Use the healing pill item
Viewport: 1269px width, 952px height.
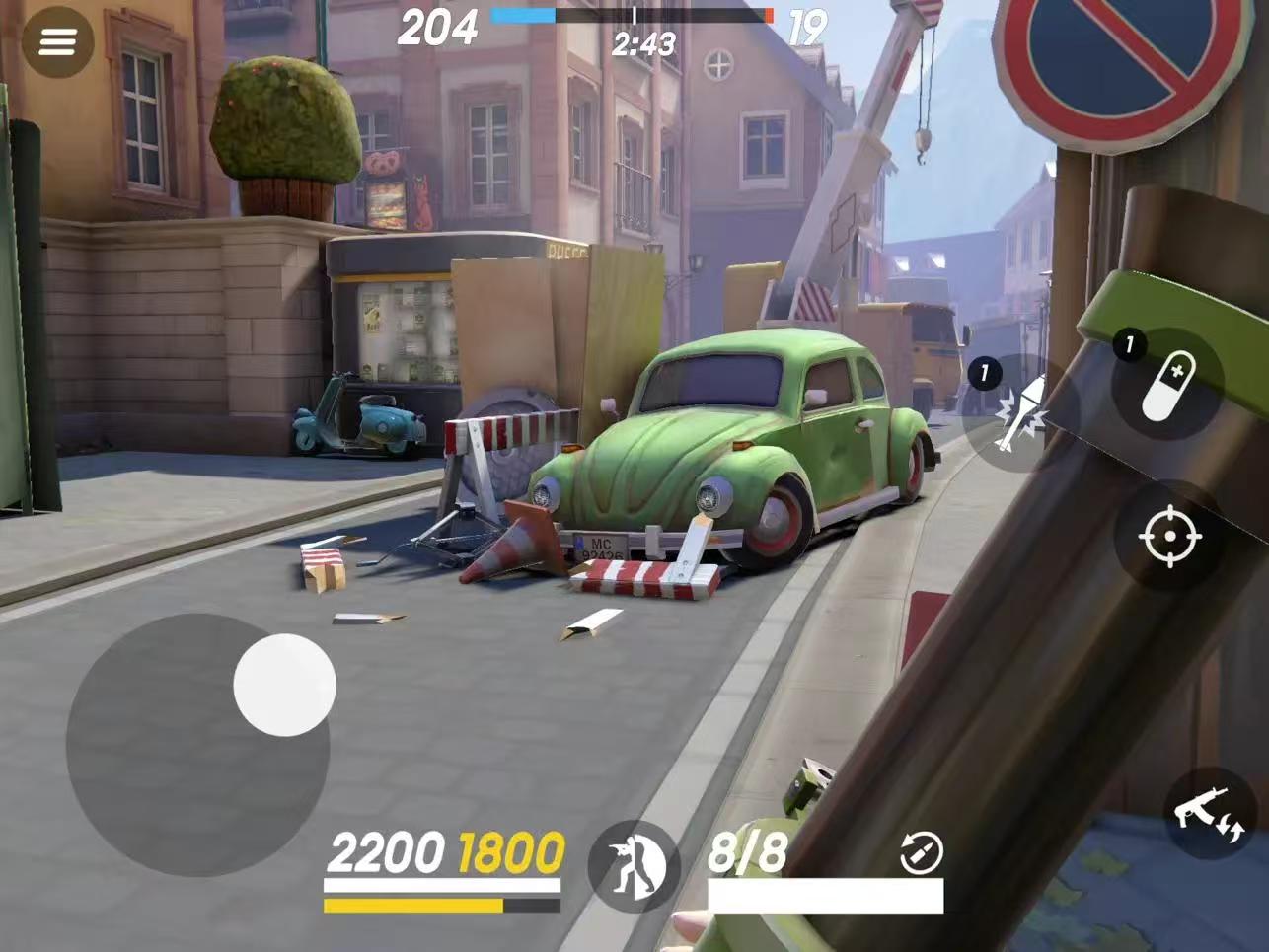pos(1169,385)
